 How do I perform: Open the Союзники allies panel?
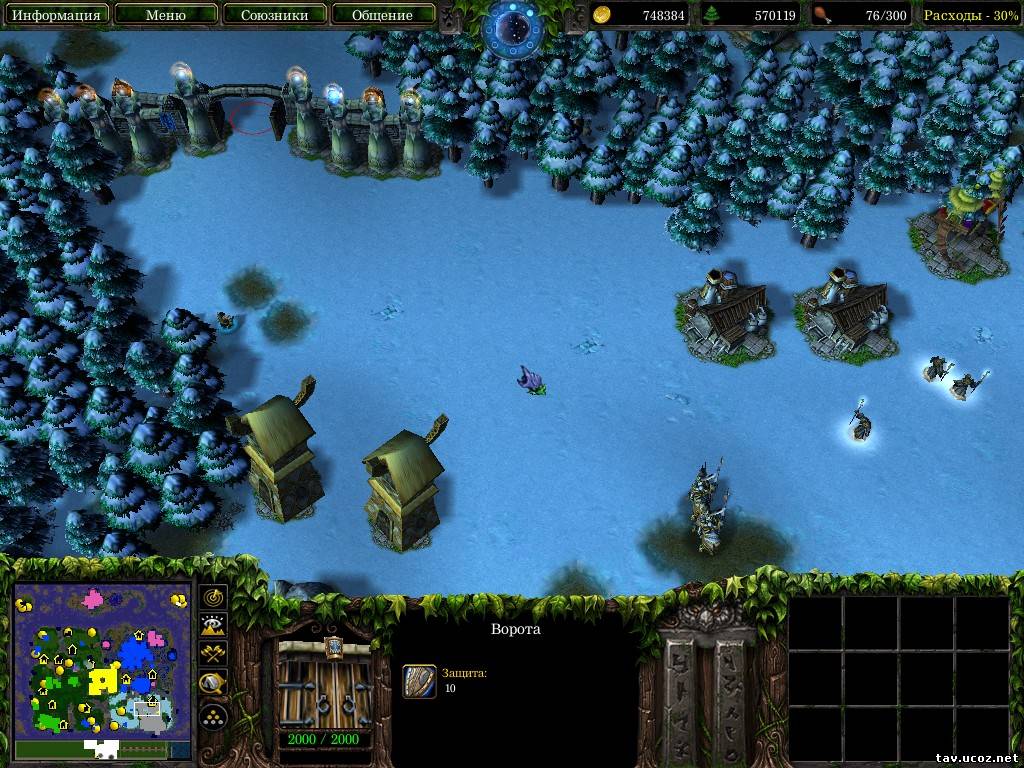click(x=273, y=15)
